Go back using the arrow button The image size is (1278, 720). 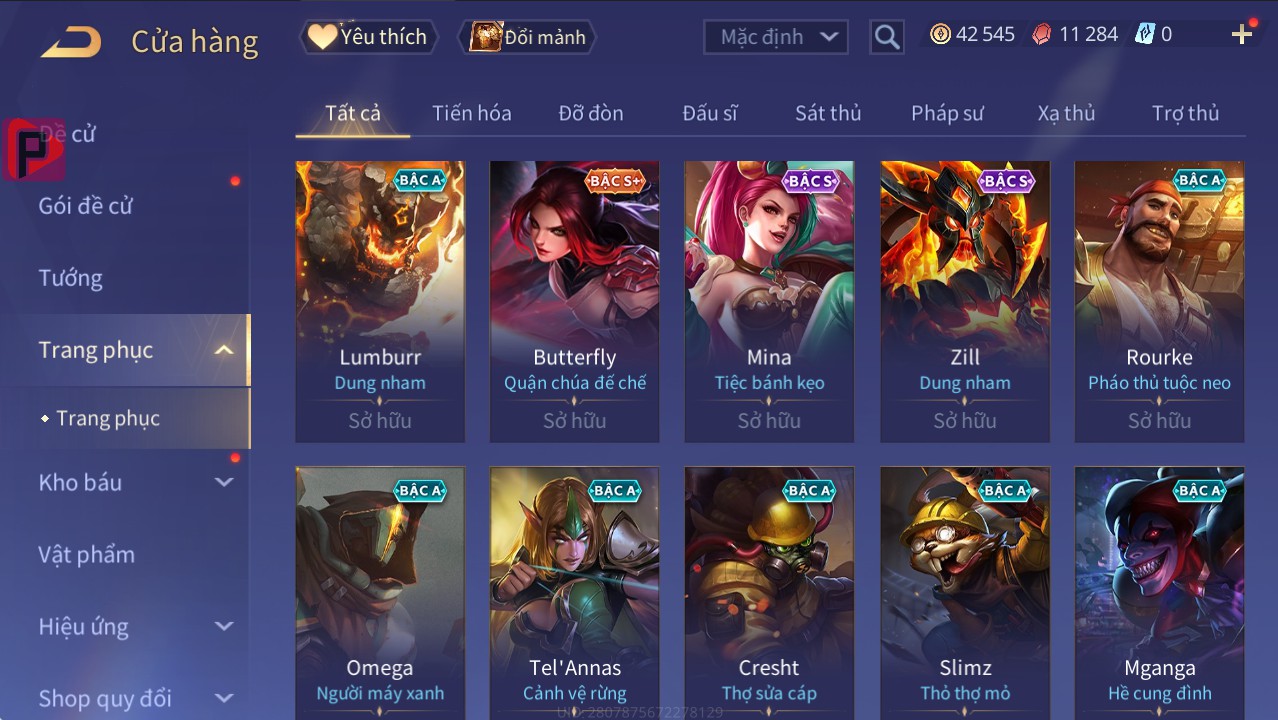(x=71, y=41)
